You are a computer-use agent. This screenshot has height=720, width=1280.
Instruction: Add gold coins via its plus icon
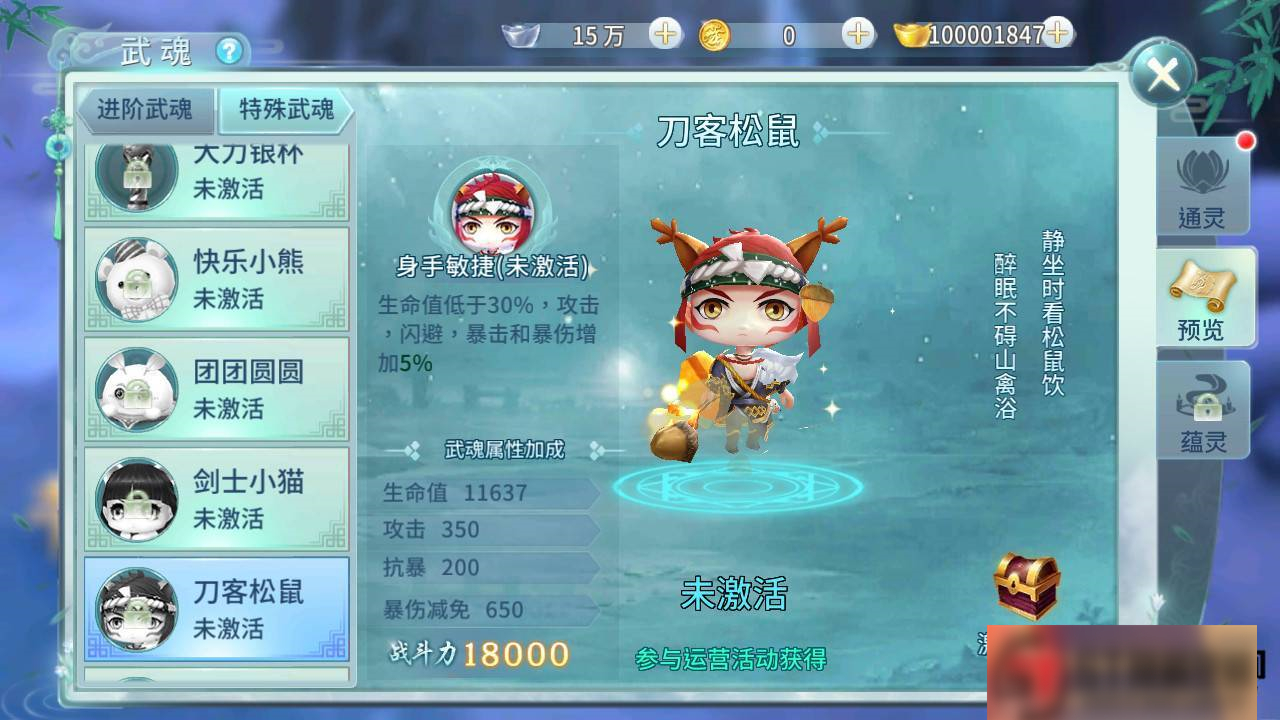pyautogui.click(x=855, y=35)
